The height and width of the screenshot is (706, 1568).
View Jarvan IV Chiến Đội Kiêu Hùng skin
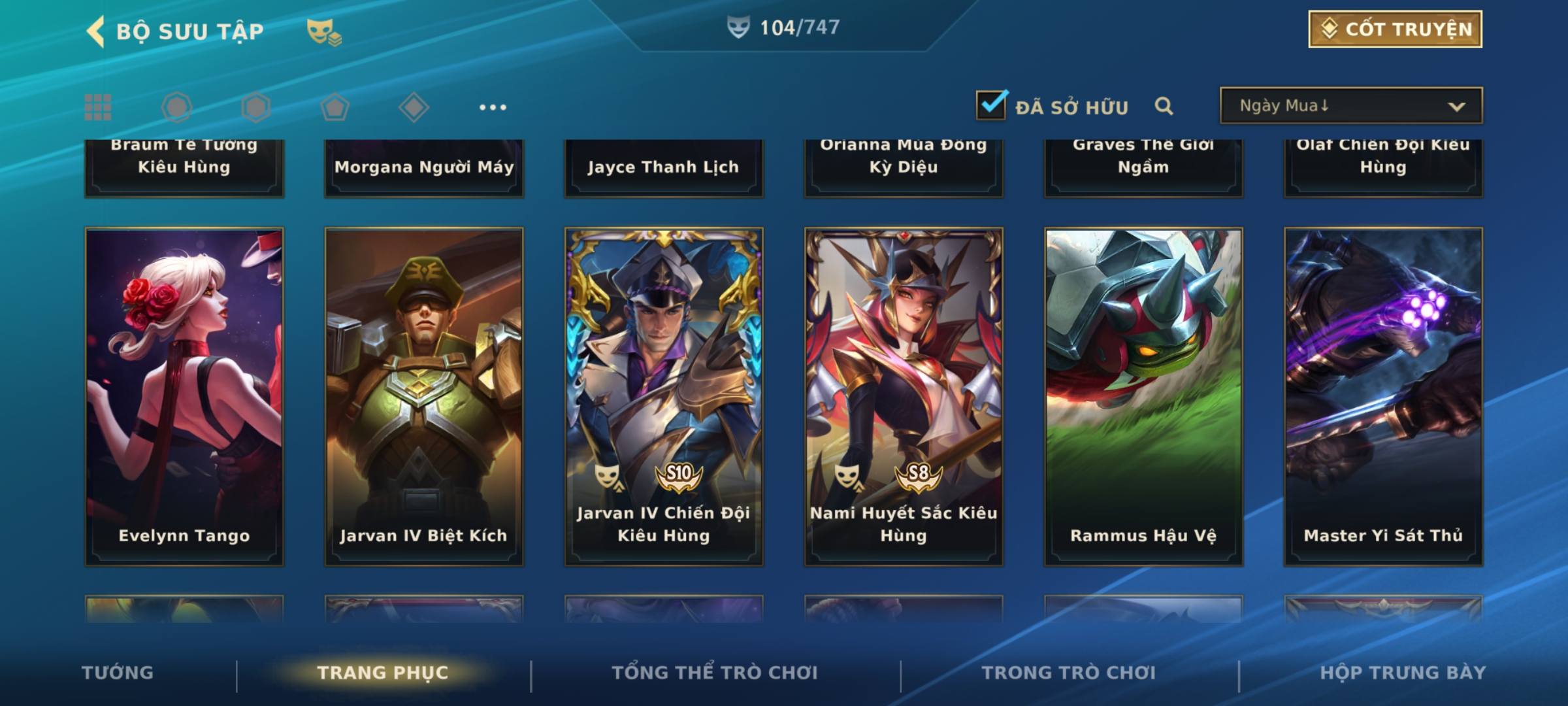[x=664, y=396]
